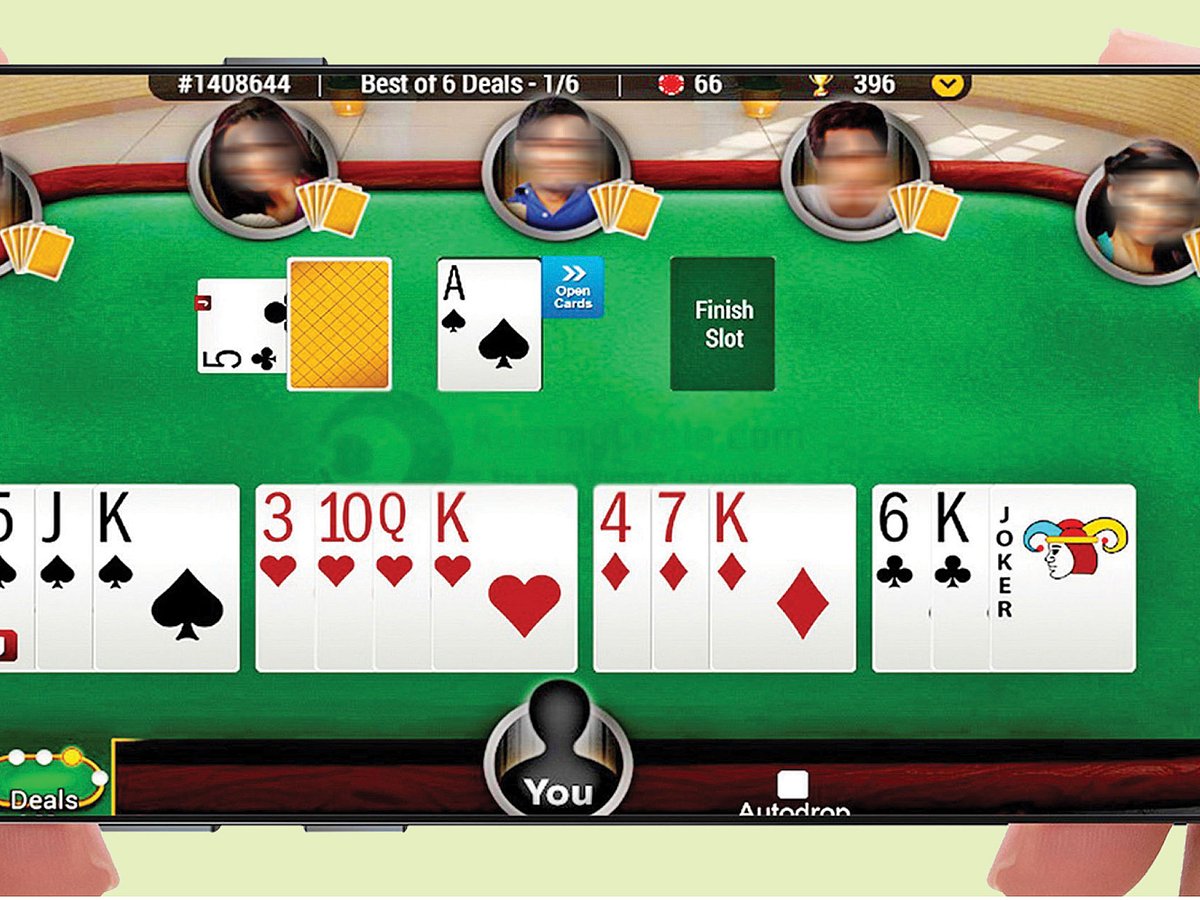Select the King of Spades card
The width and height of the screenshot is (1200, 900).
[167, 577]
